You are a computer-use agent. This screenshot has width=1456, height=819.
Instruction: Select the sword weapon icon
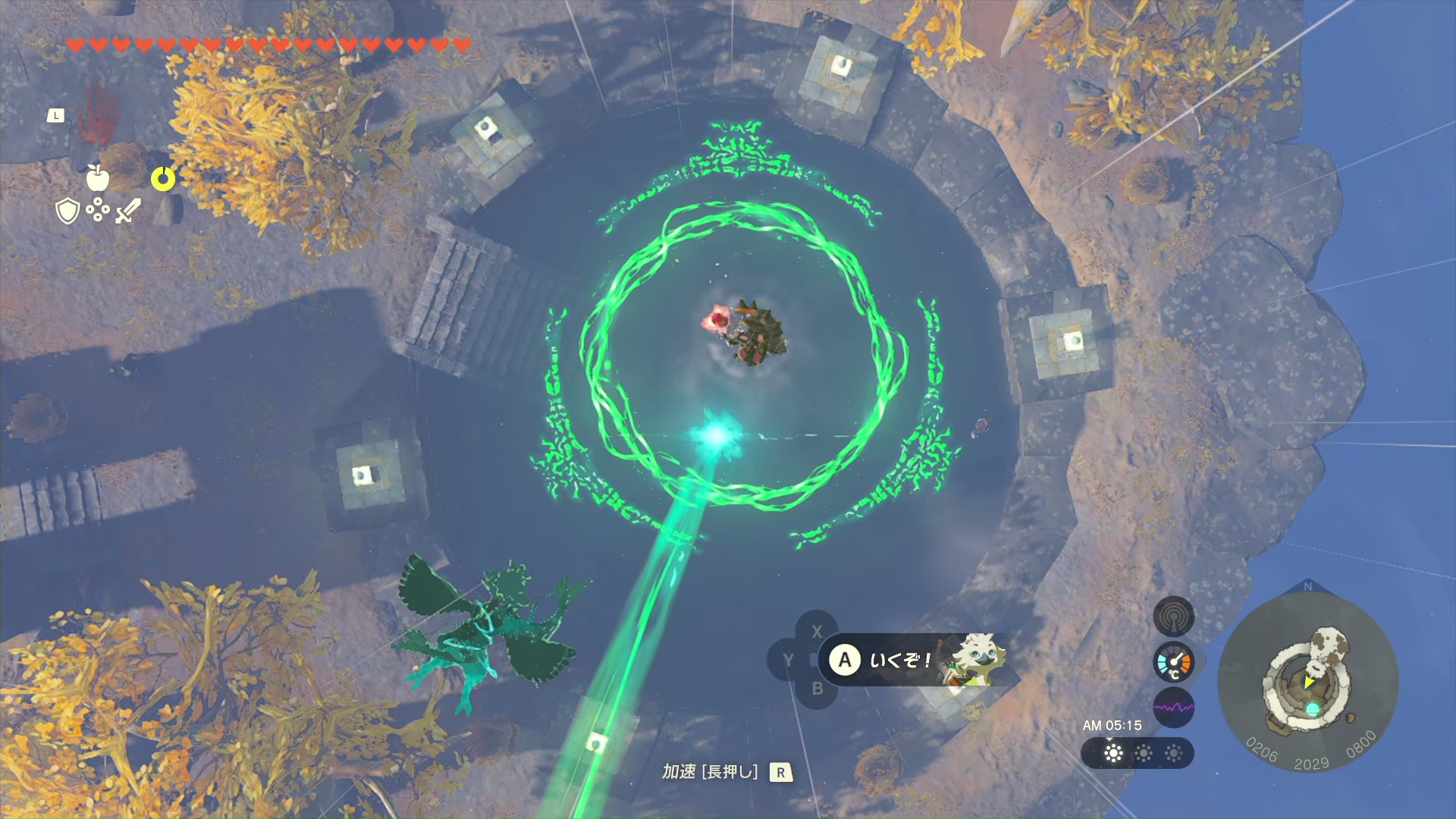[x=128, y=210]
